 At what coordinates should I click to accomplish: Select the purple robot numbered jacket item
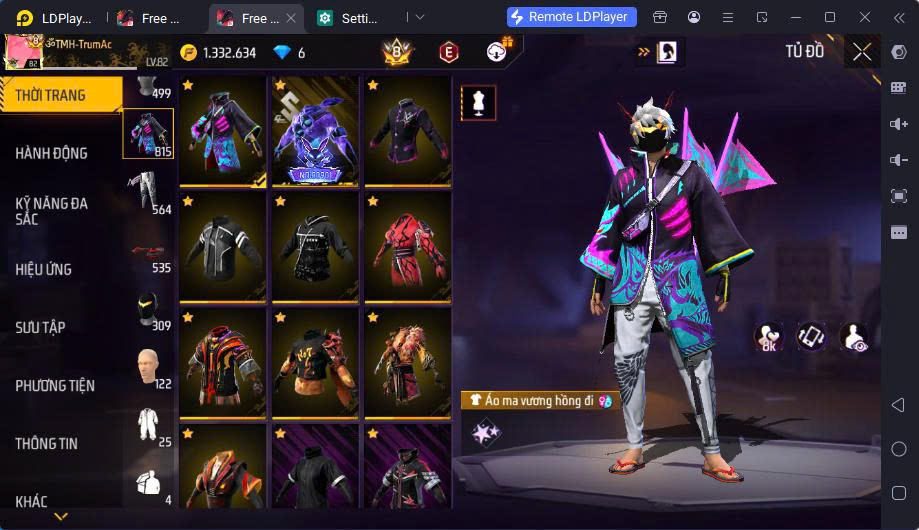point(315,132)
